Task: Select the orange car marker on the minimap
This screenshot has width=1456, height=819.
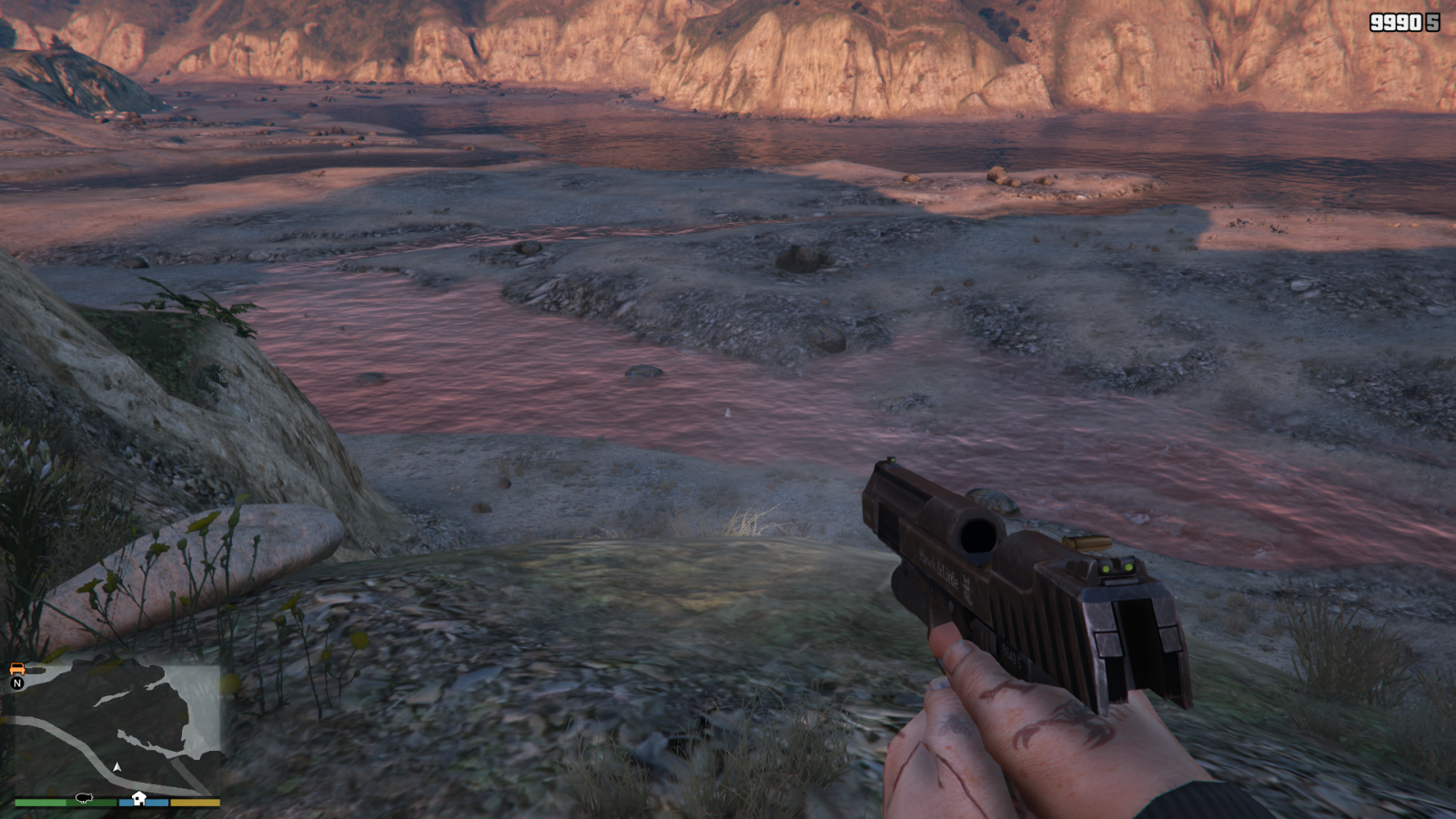Action: (16, 670)
